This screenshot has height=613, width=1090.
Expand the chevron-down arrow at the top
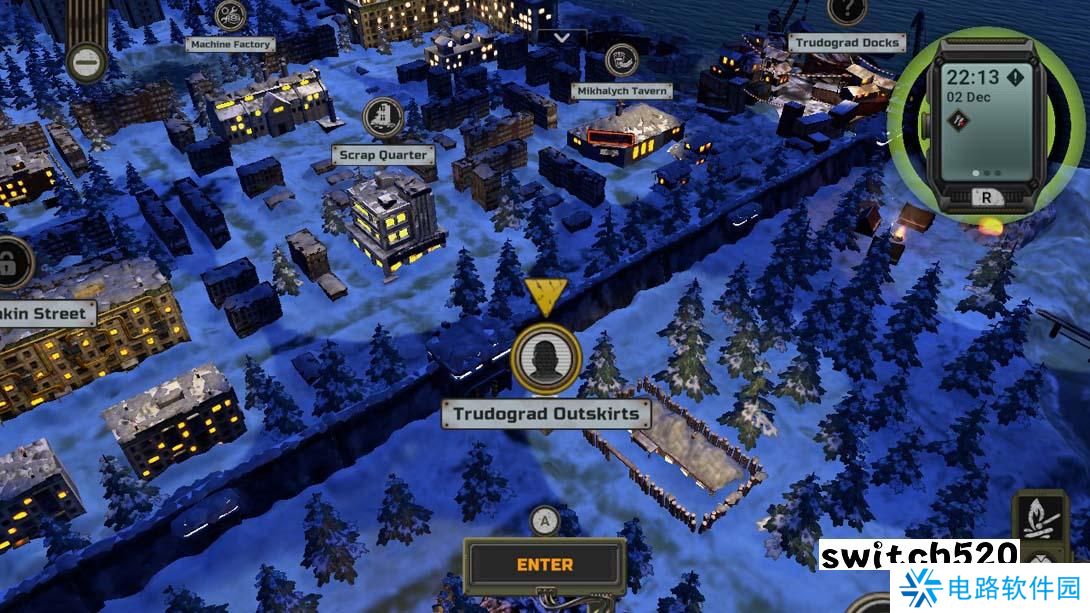click(562, 38)
